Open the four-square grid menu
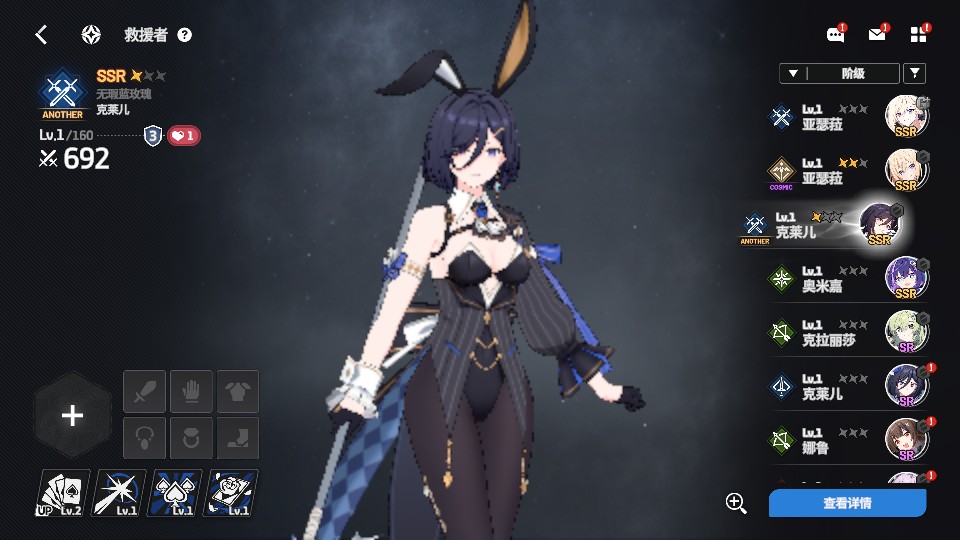 [919, 35]
